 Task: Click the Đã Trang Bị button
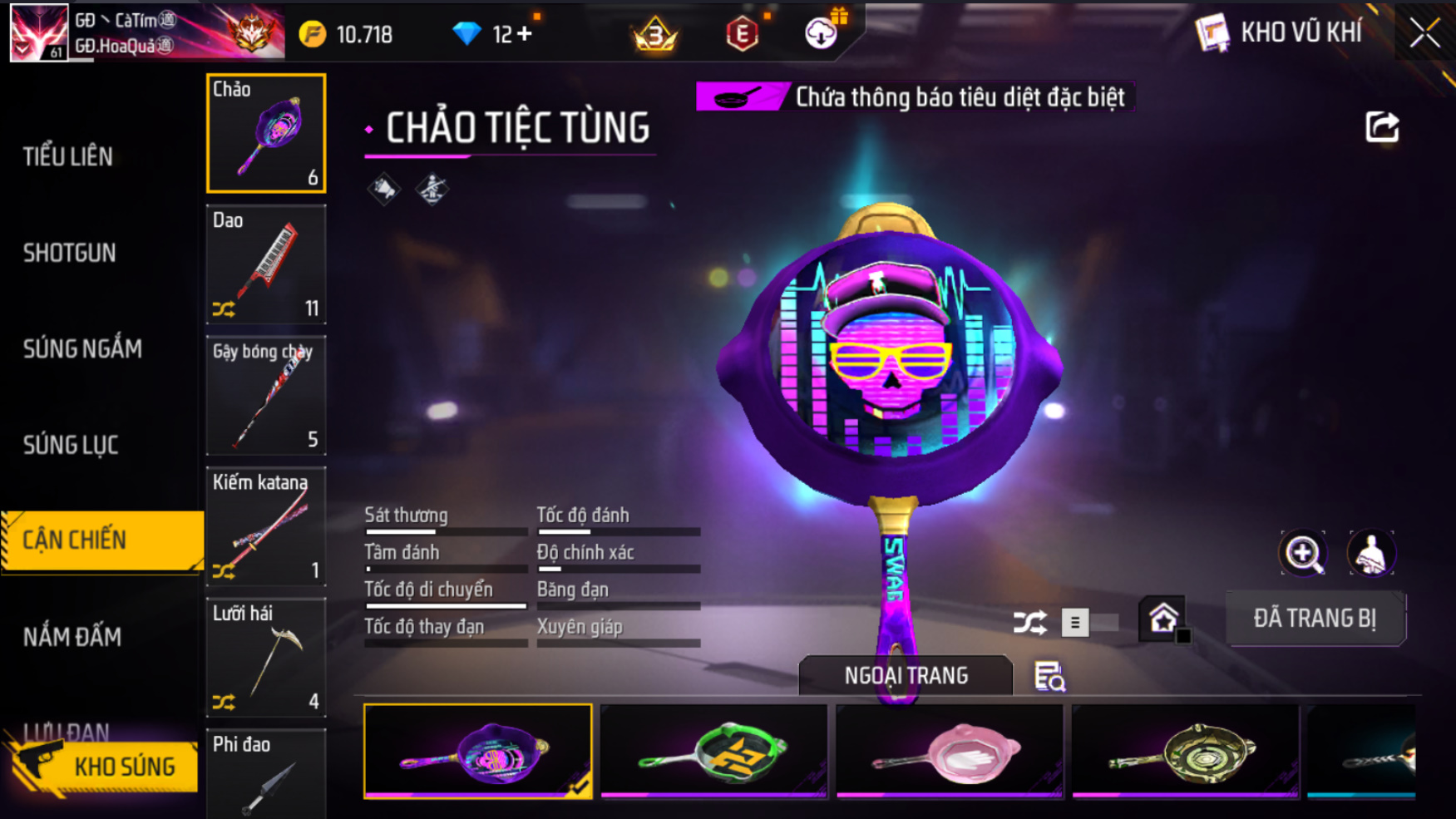point(1315,619)
